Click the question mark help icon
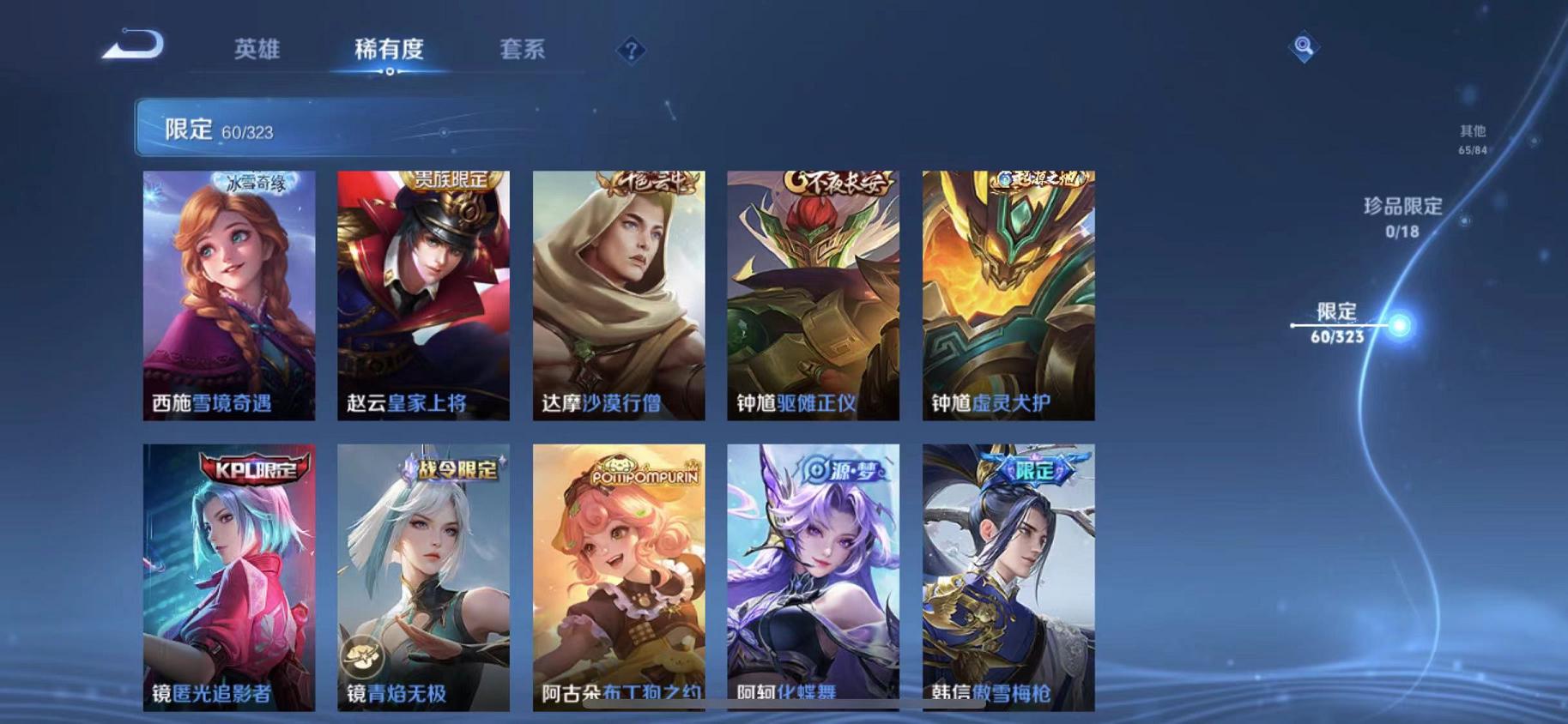This screenshot has height=724, width=1568. [631, 51]
